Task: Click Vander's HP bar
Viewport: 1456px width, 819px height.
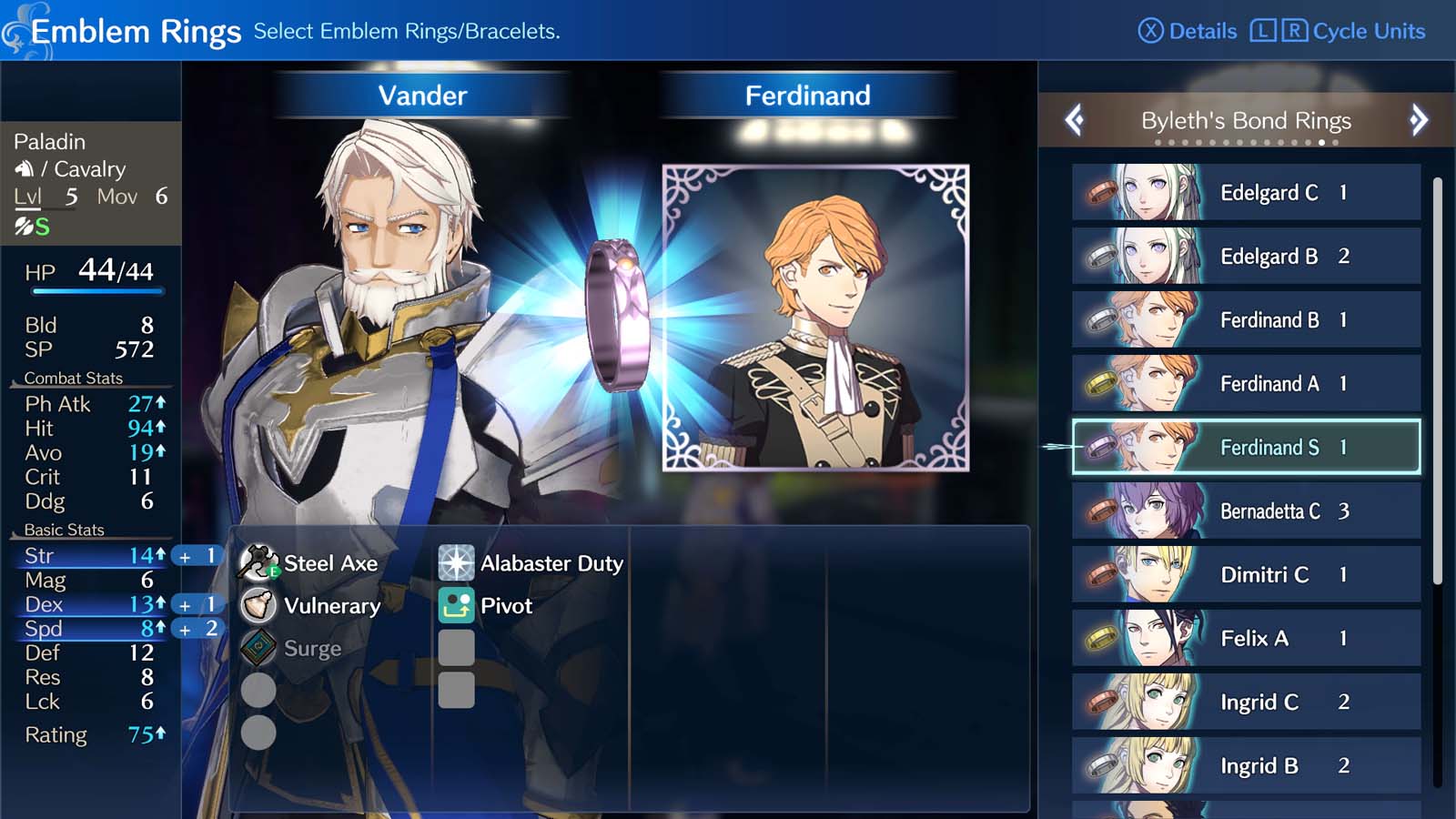Action: tap(97, 292)
